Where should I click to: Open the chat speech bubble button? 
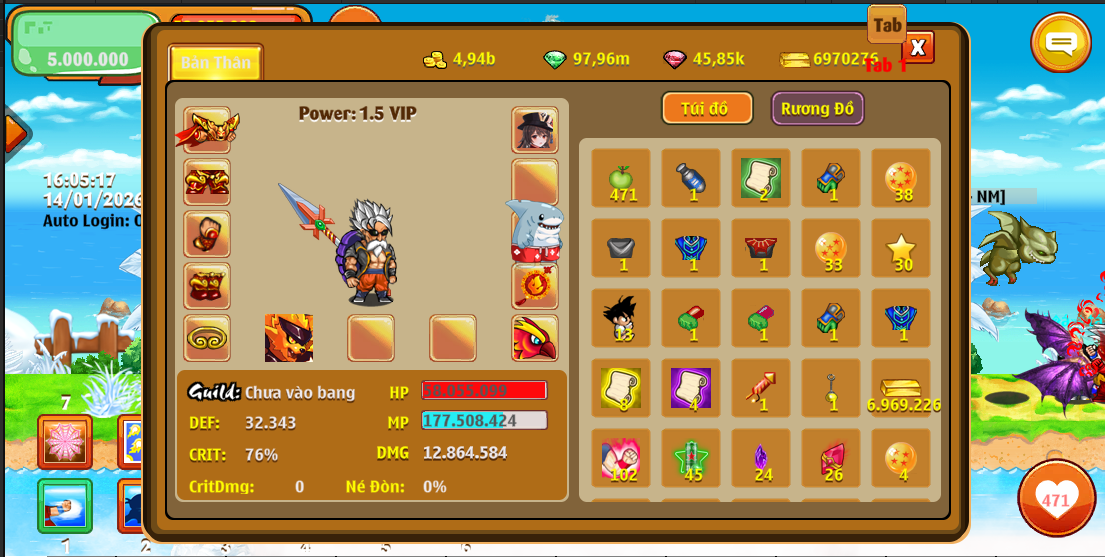coord(1060,43)
